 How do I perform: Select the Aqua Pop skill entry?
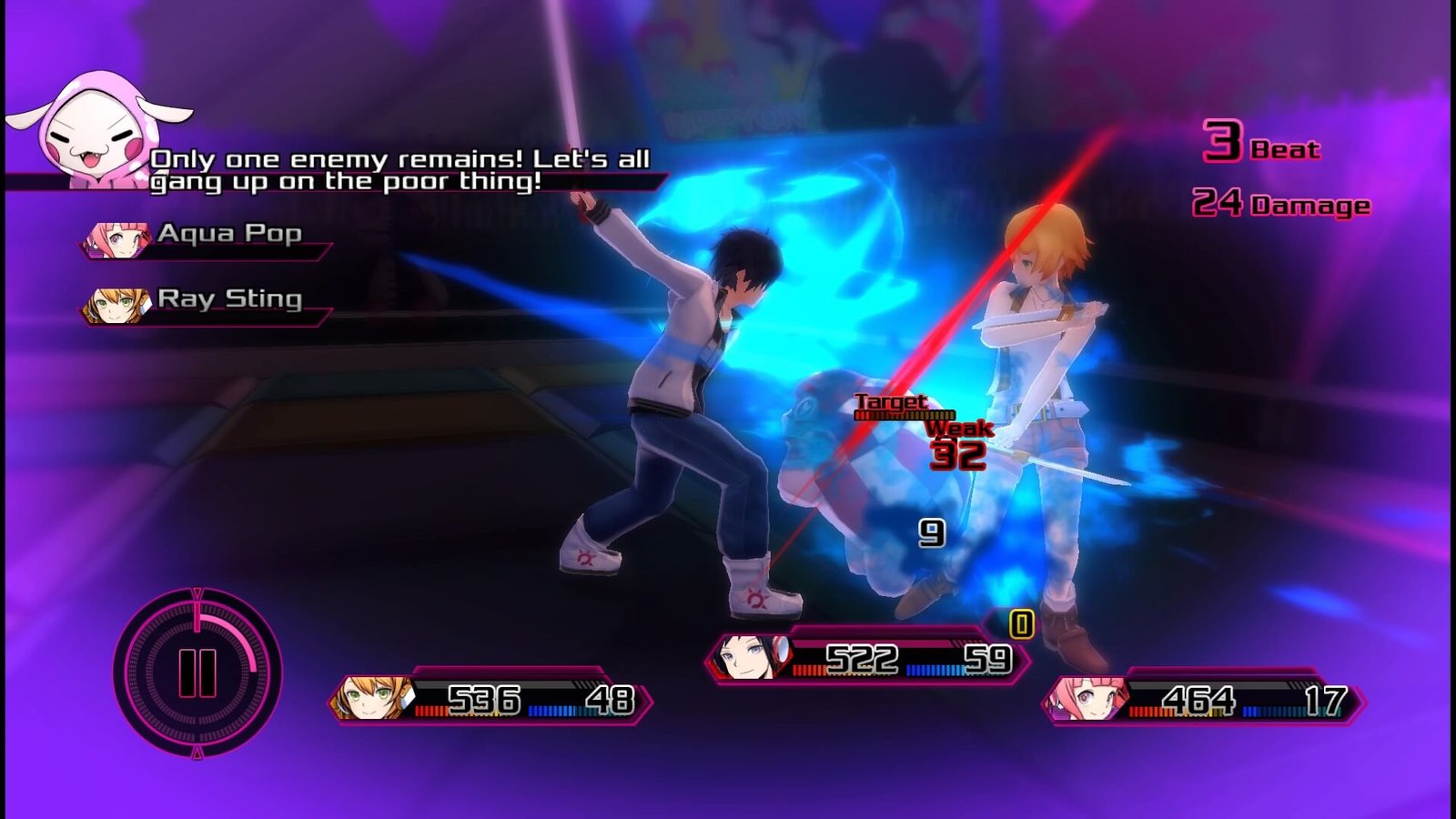coord(207,237)
